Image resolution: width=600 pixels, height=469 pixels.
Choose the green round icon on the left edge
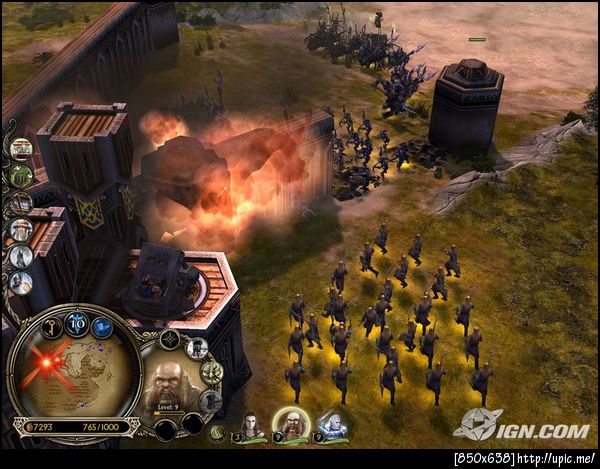[20, 175]
